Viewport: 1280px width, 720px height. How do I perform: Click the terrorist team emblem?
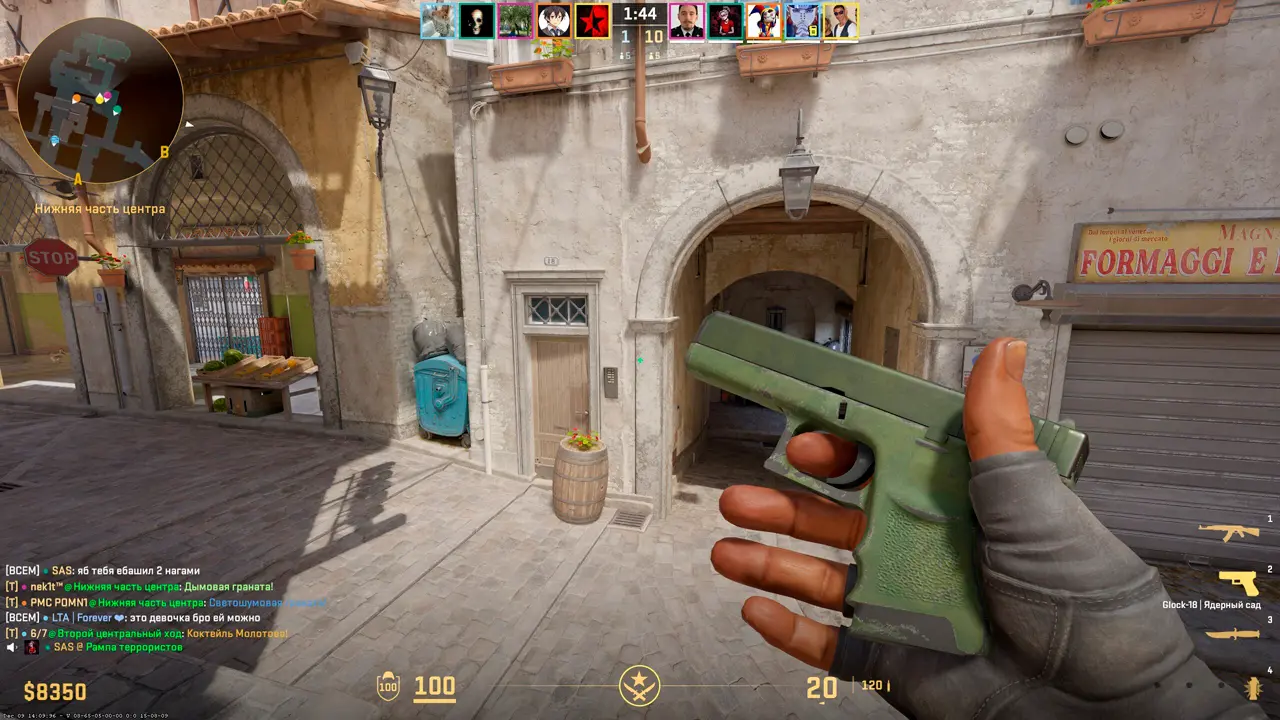point(639,686)
